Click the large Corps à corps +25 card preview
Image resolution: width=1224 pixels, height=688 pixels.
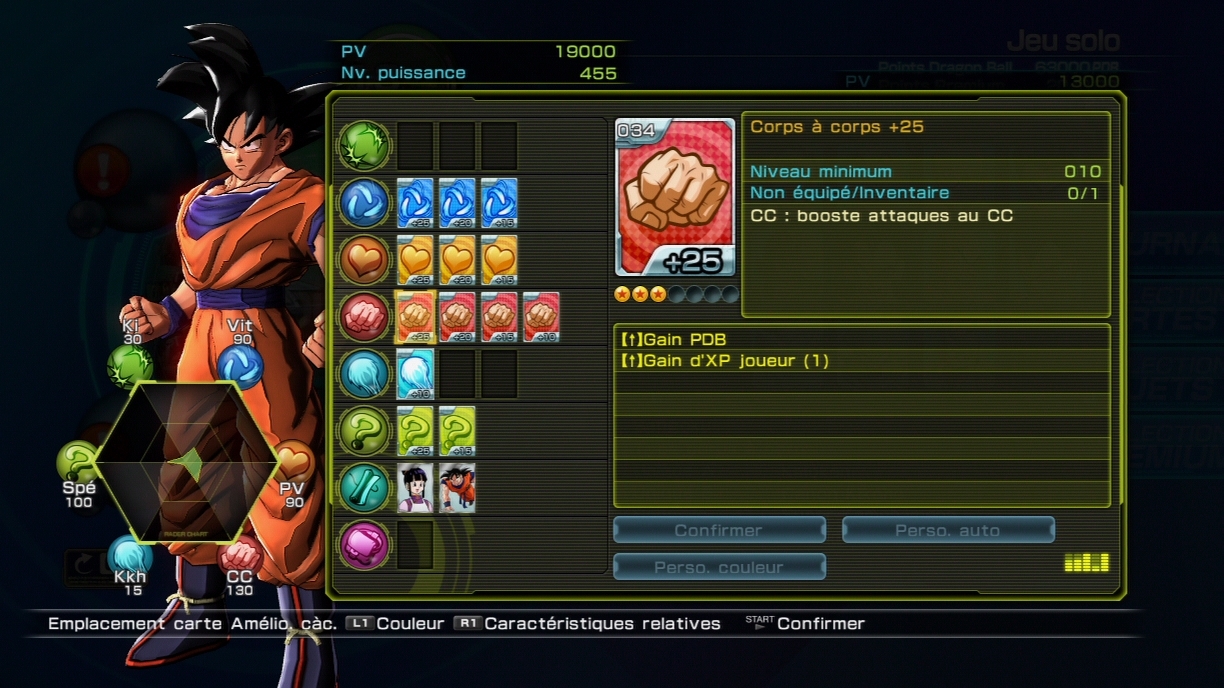point(676,198)
